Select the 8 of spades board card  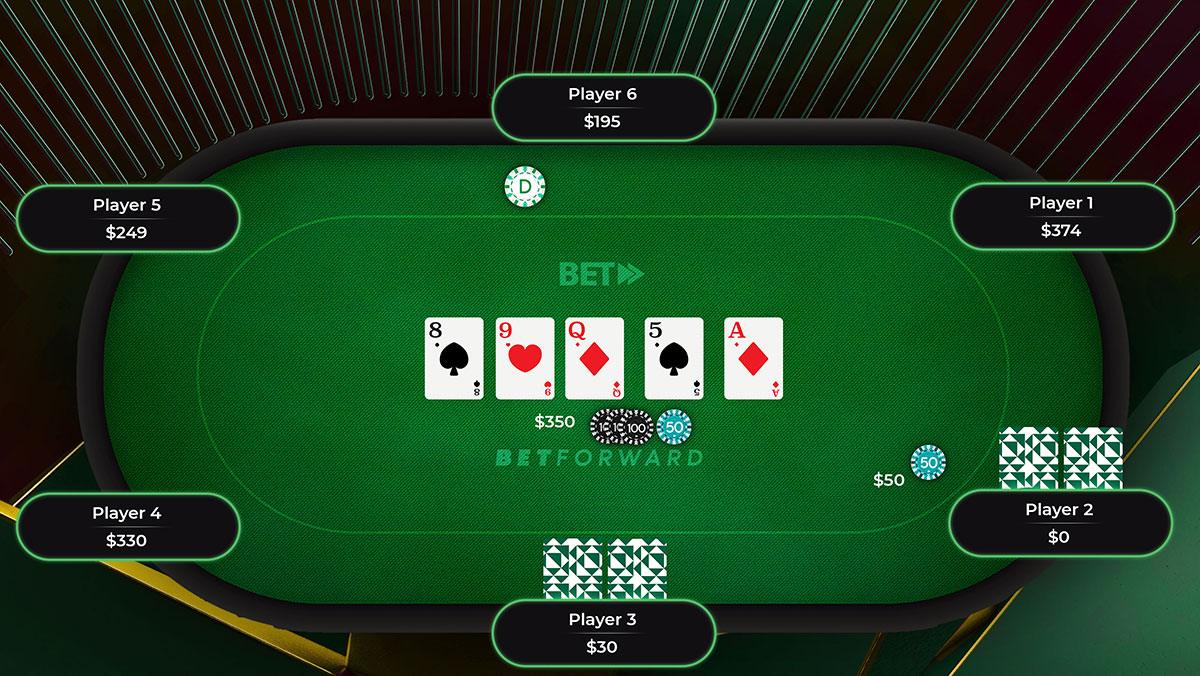coord(454,359)
